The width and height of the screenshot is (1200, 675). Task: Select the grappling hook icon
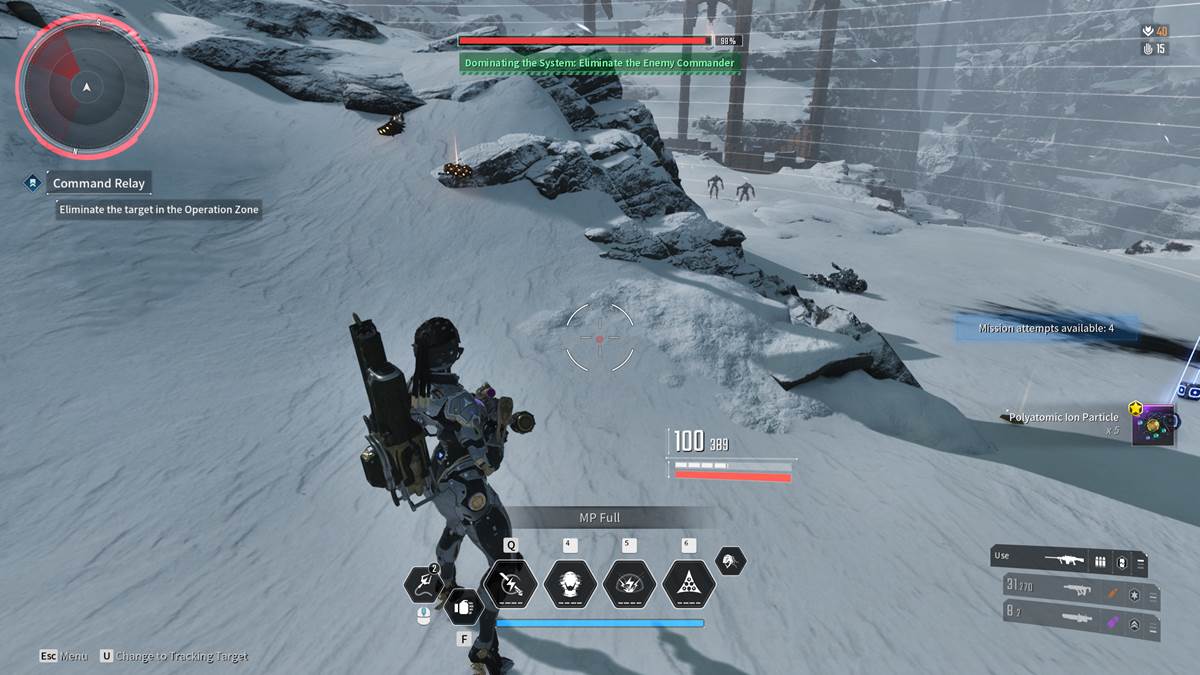(x=424, y=585)
